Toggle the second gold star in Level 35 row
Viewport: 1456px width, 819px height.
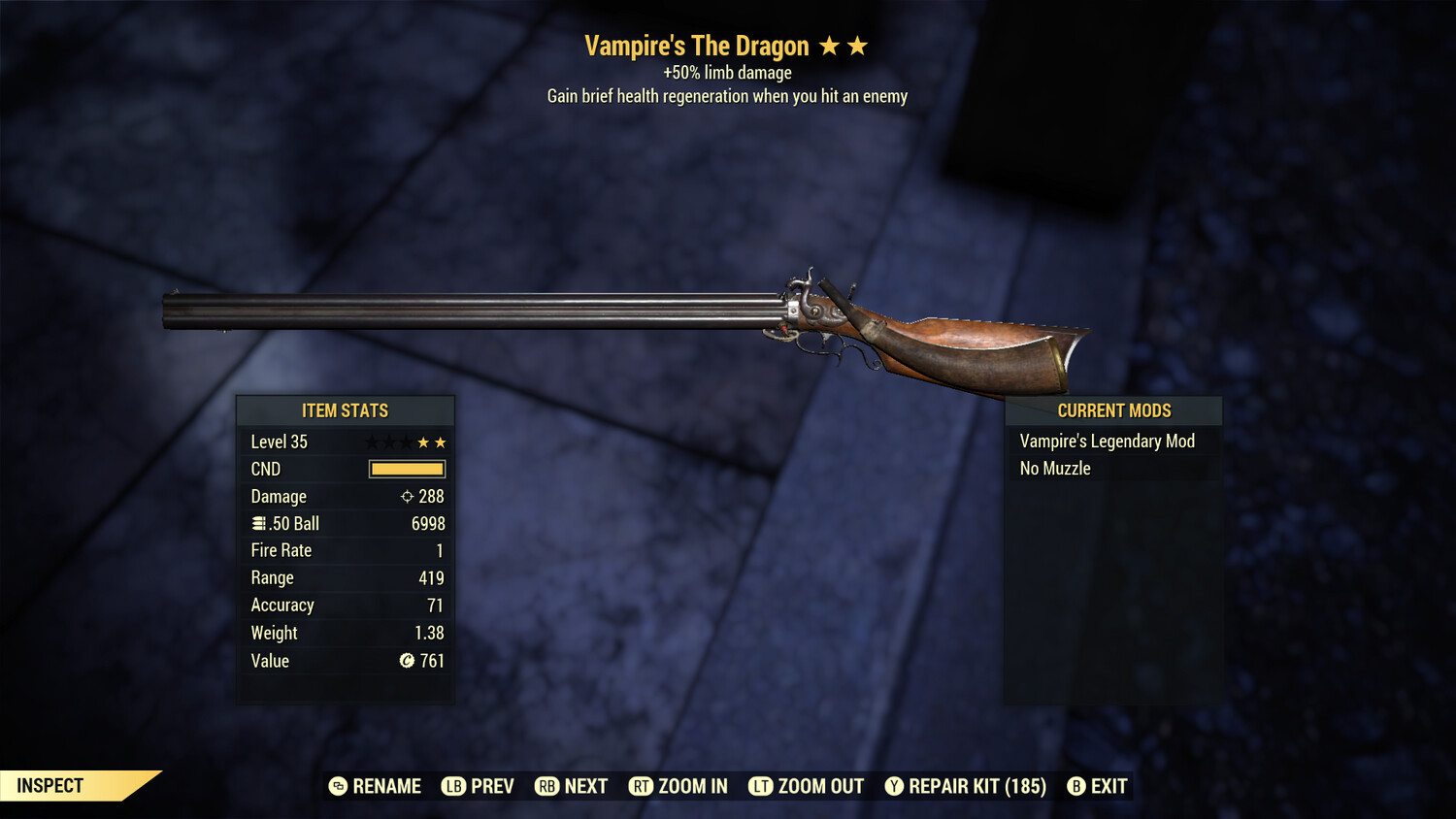click(442, 442)
